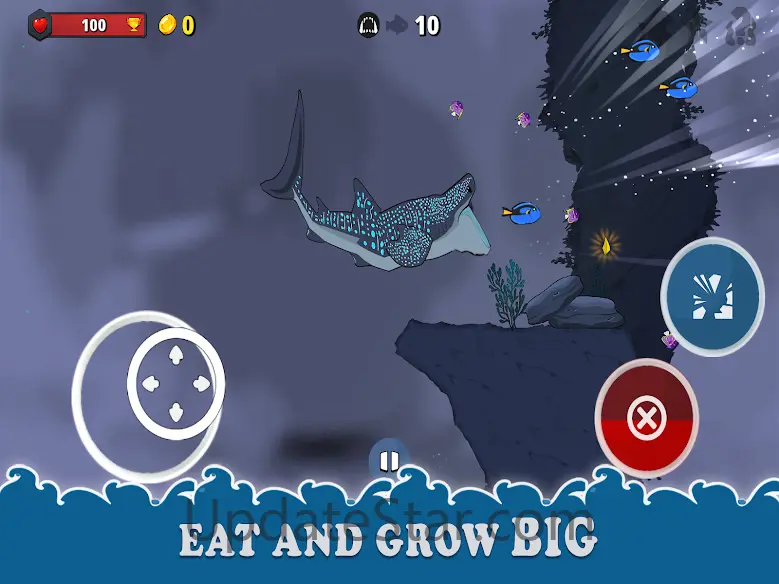Hit the red X action button
The image size is (779, 584).
point(646,419)
